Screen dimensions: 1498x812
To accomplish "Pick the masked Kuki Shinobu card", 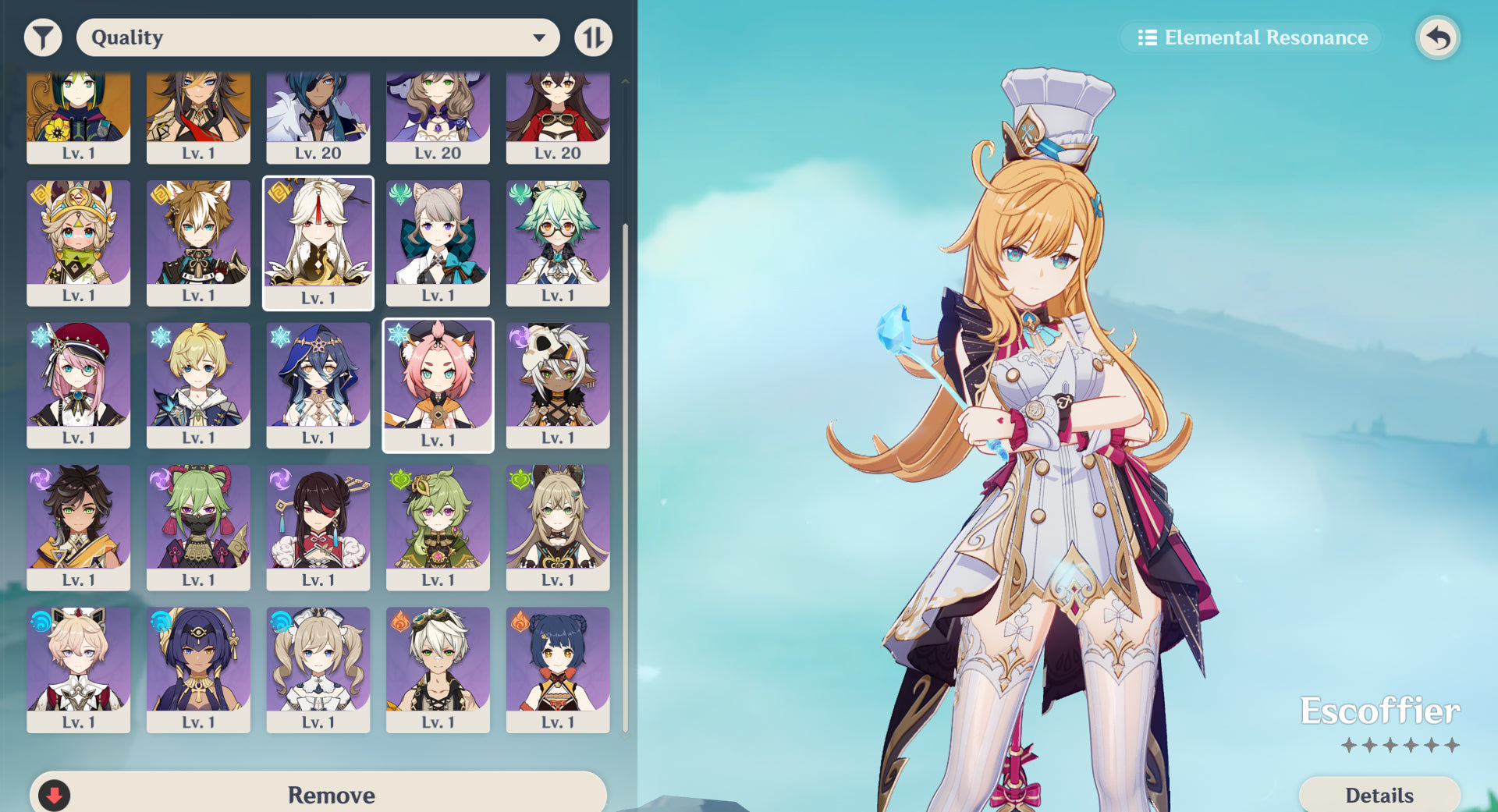I will coord(198,527).
